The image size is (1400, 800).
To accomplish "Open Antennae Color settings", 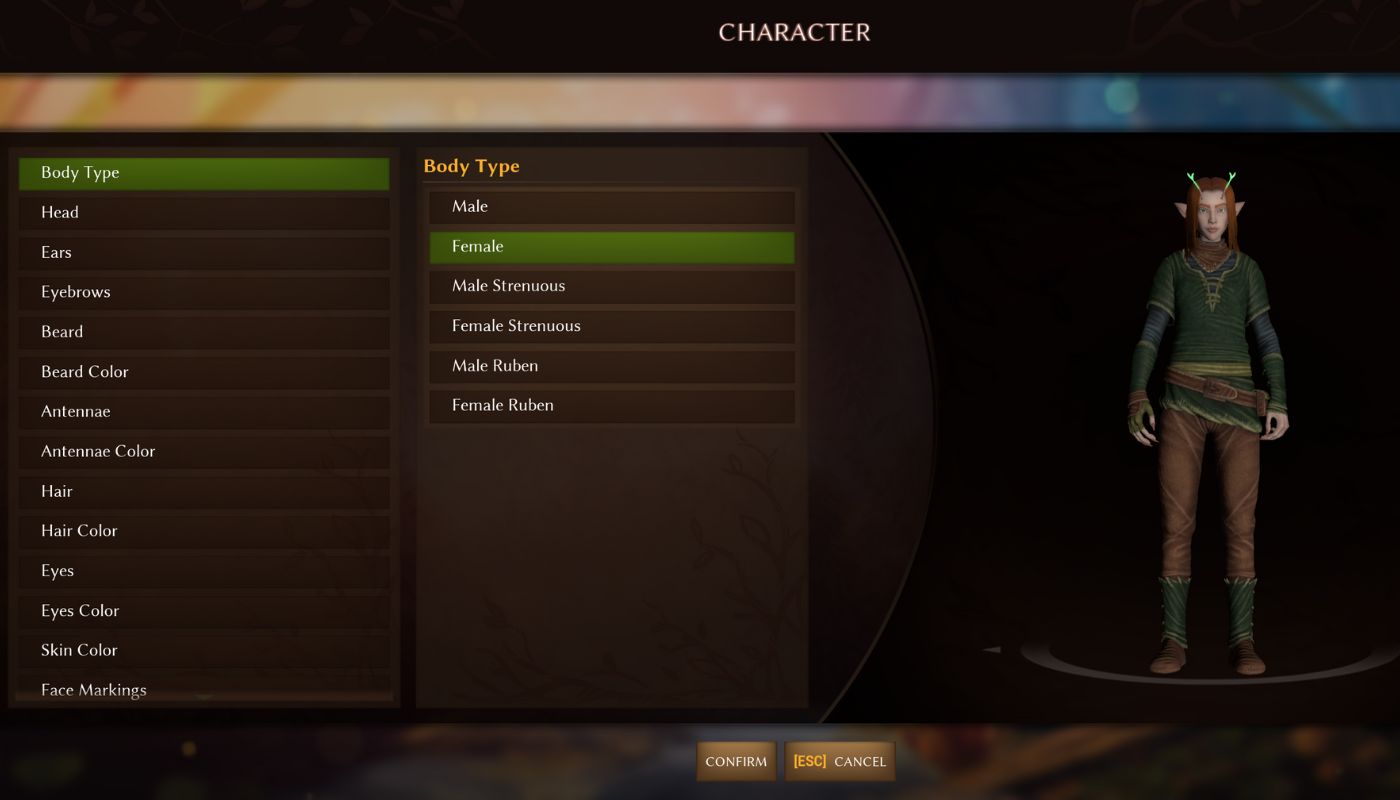I will [204, 451].
